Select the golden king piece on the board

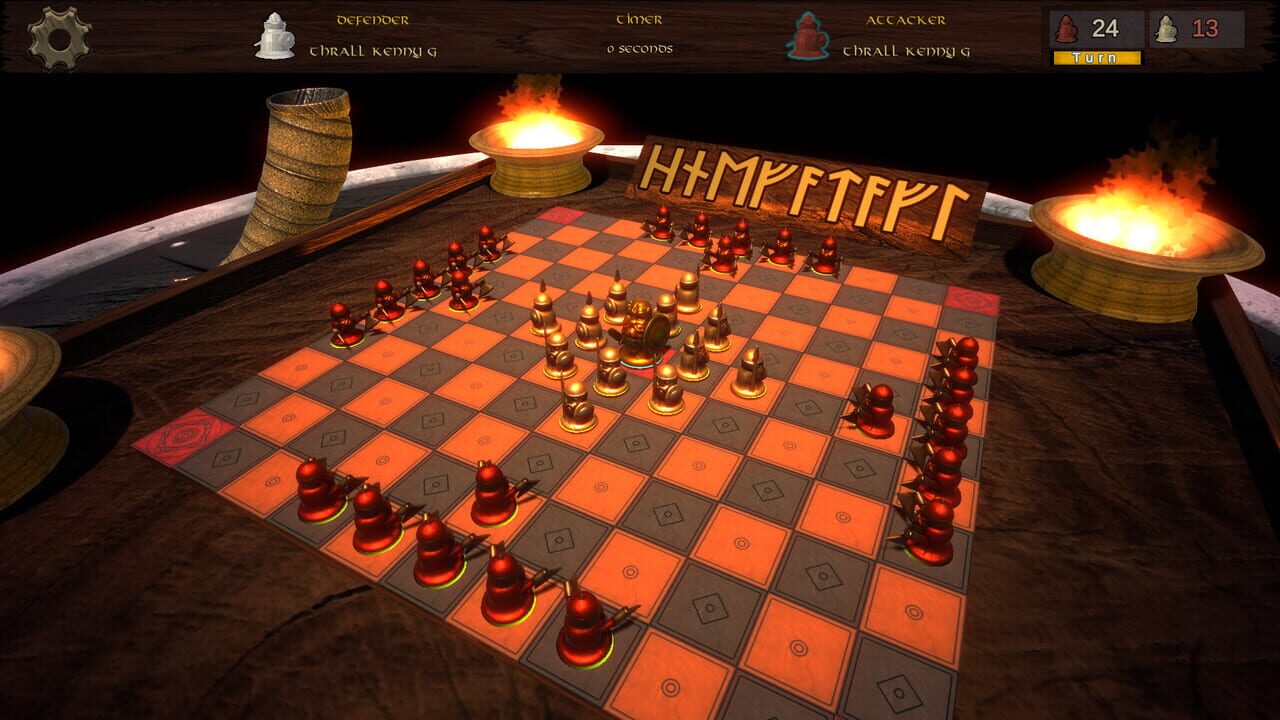click(639, 330)
